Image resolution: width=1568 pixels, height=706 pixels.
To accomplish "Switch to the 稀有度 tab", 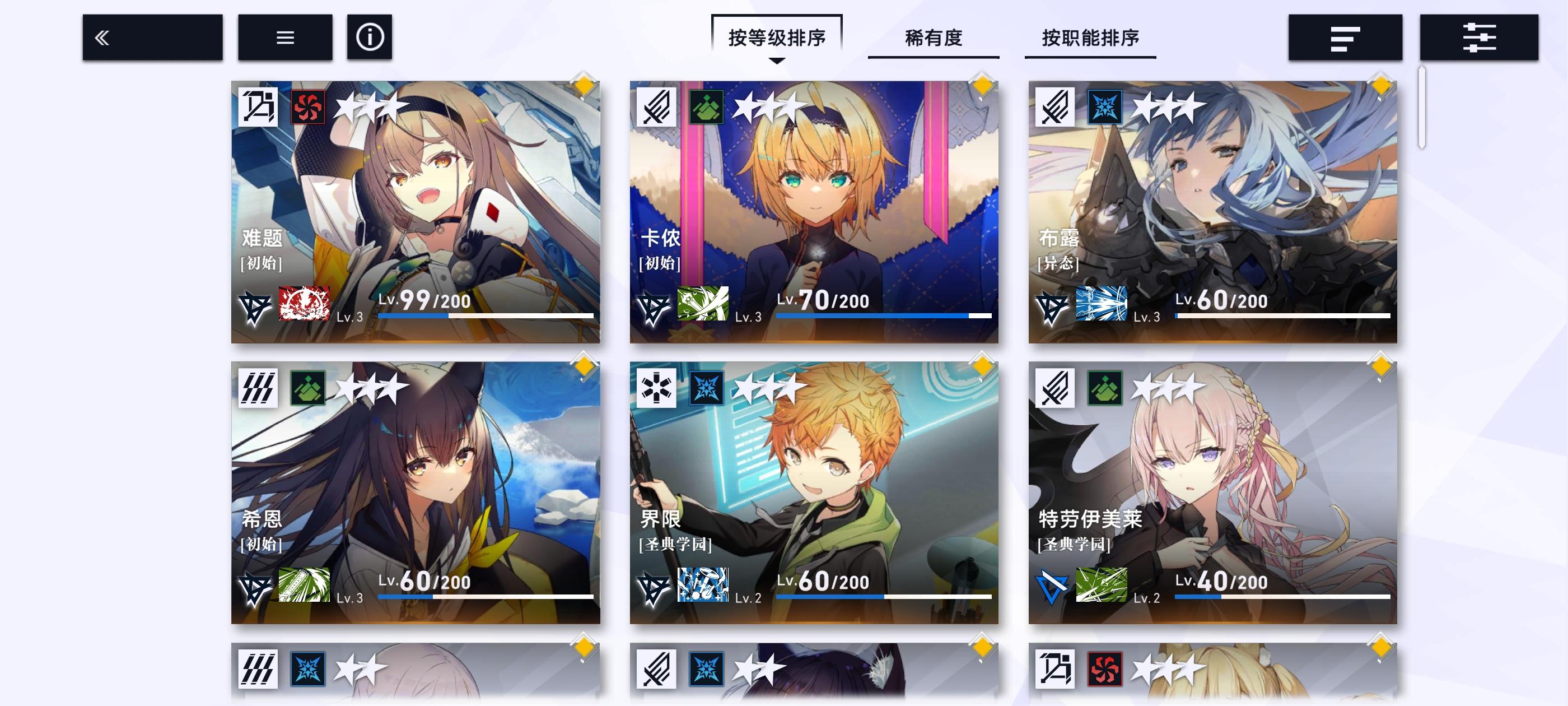I will [x=933, y=38].
